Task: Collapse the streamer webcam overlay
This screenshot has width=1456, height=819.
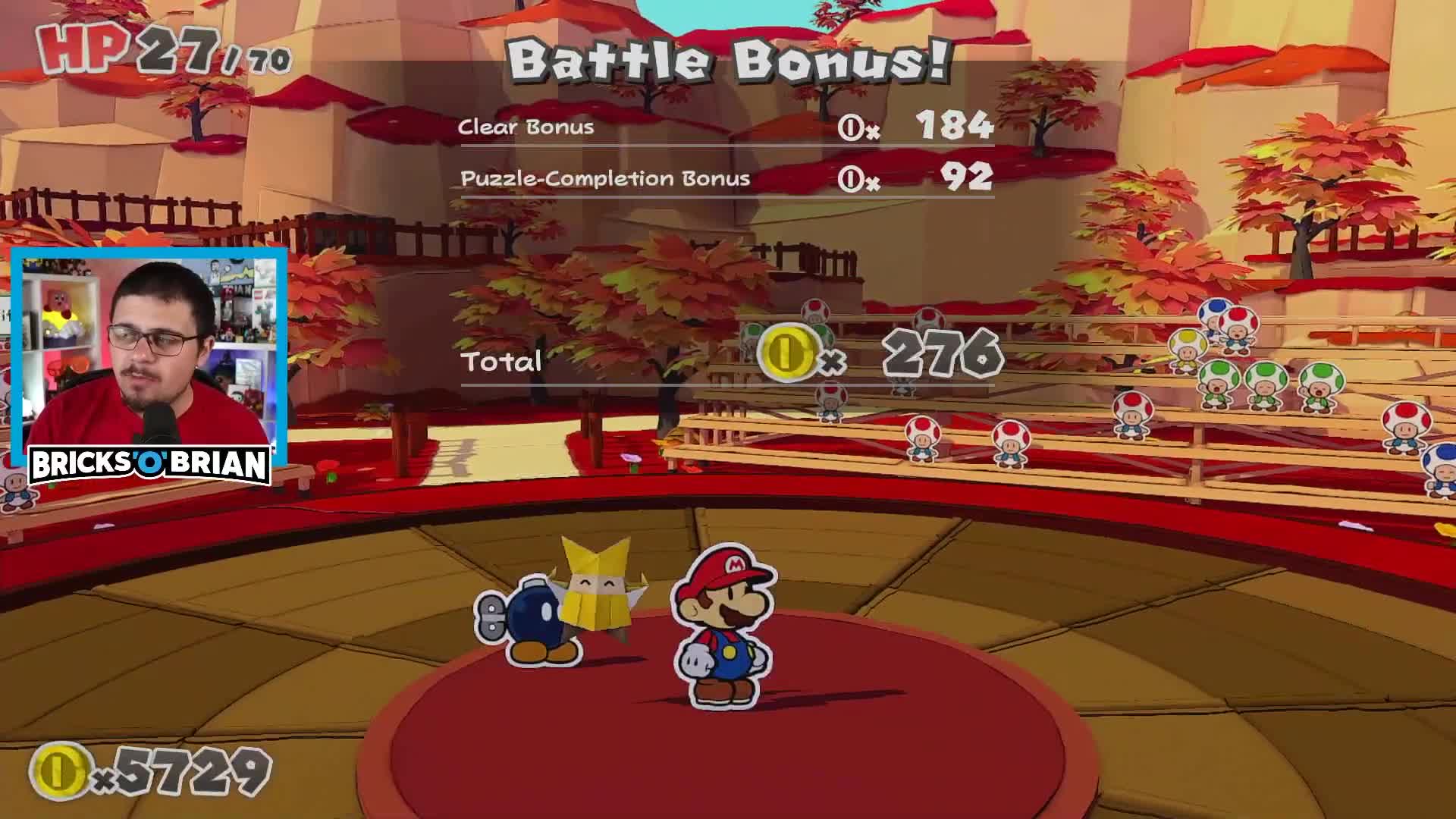Action: [x=149, y=349]
